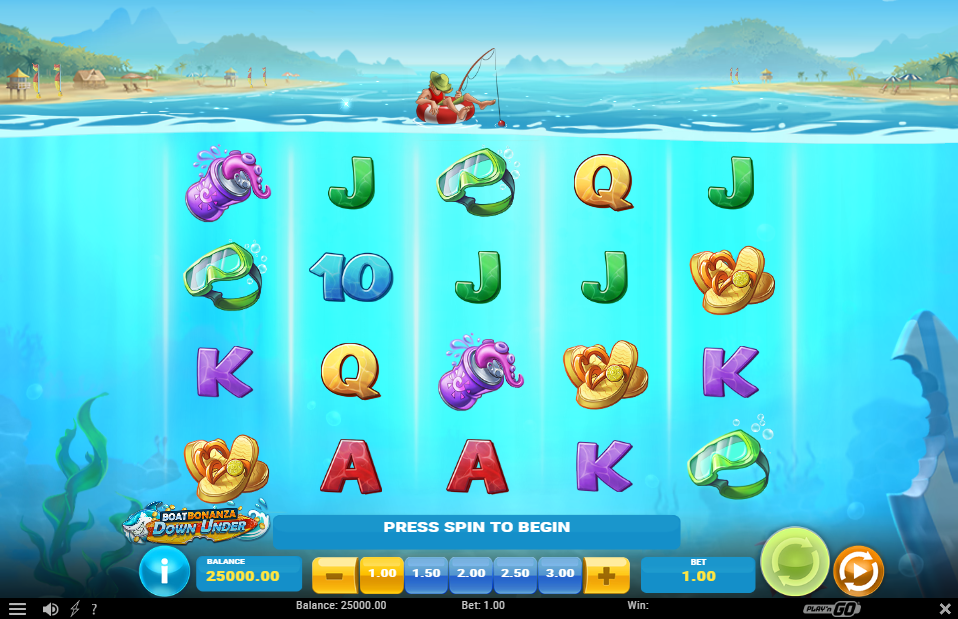Toggle the lightning bolt fast play
Screen dimensions: 958x619
[x=75, y=608]
